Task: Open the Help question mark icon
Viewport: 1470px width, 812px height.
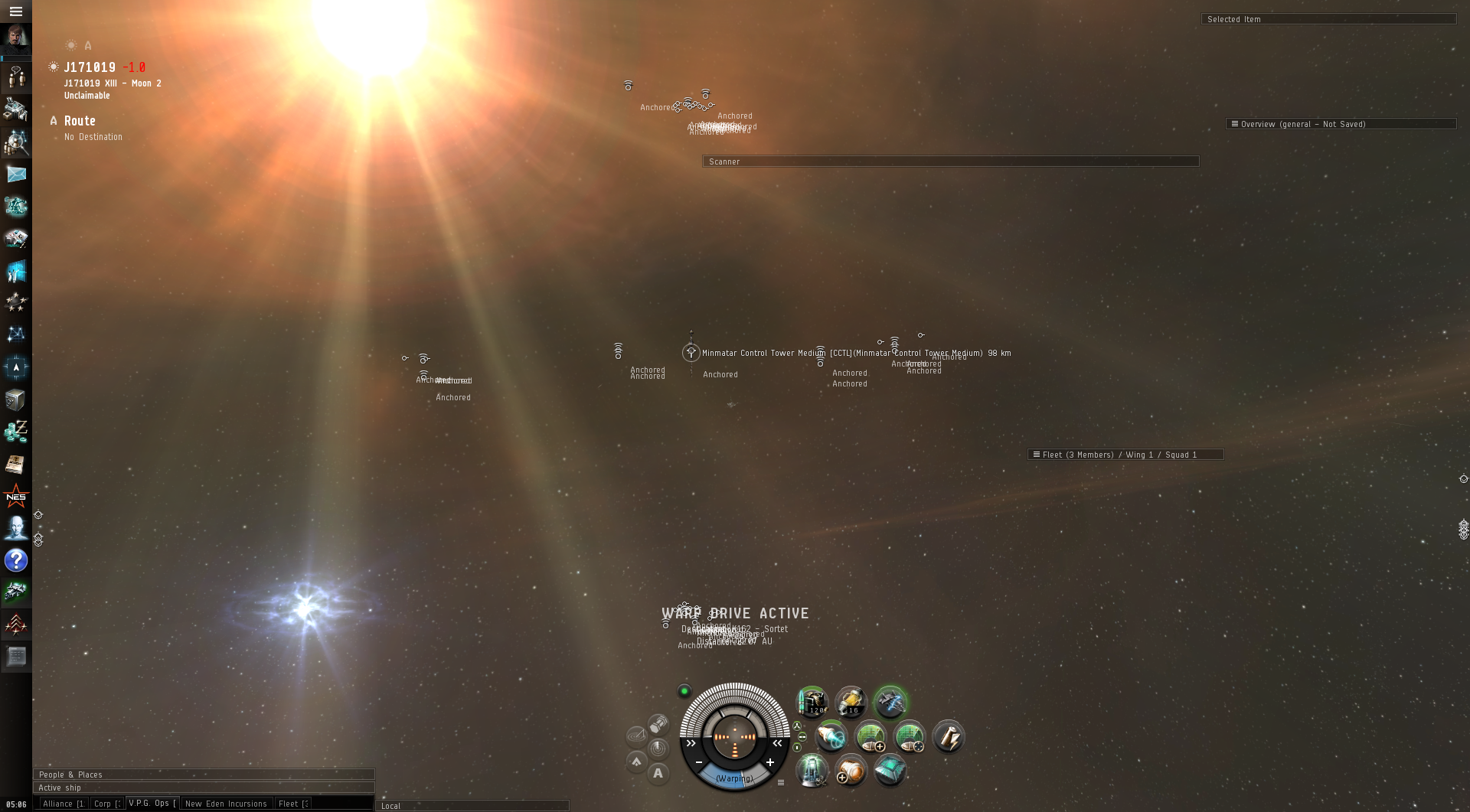Action: click(x=16, y=560)
